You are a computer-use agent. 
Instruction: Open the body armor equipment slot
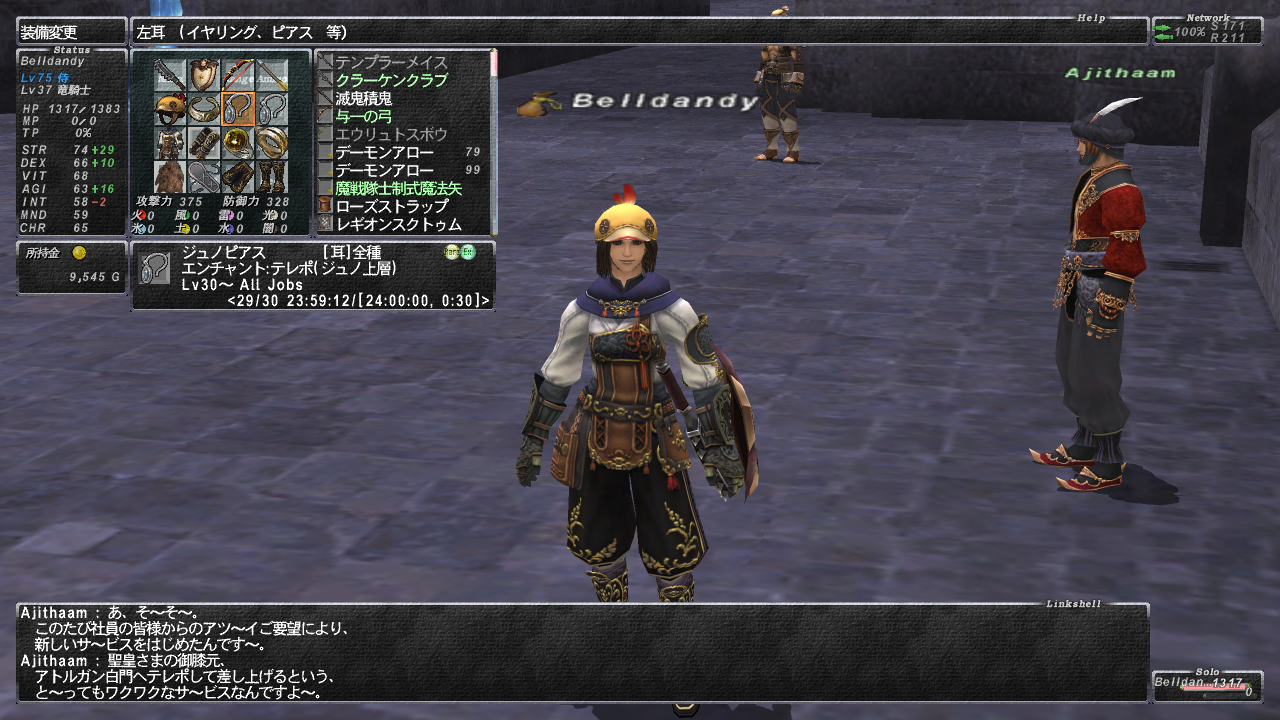[x=170, y=142]
